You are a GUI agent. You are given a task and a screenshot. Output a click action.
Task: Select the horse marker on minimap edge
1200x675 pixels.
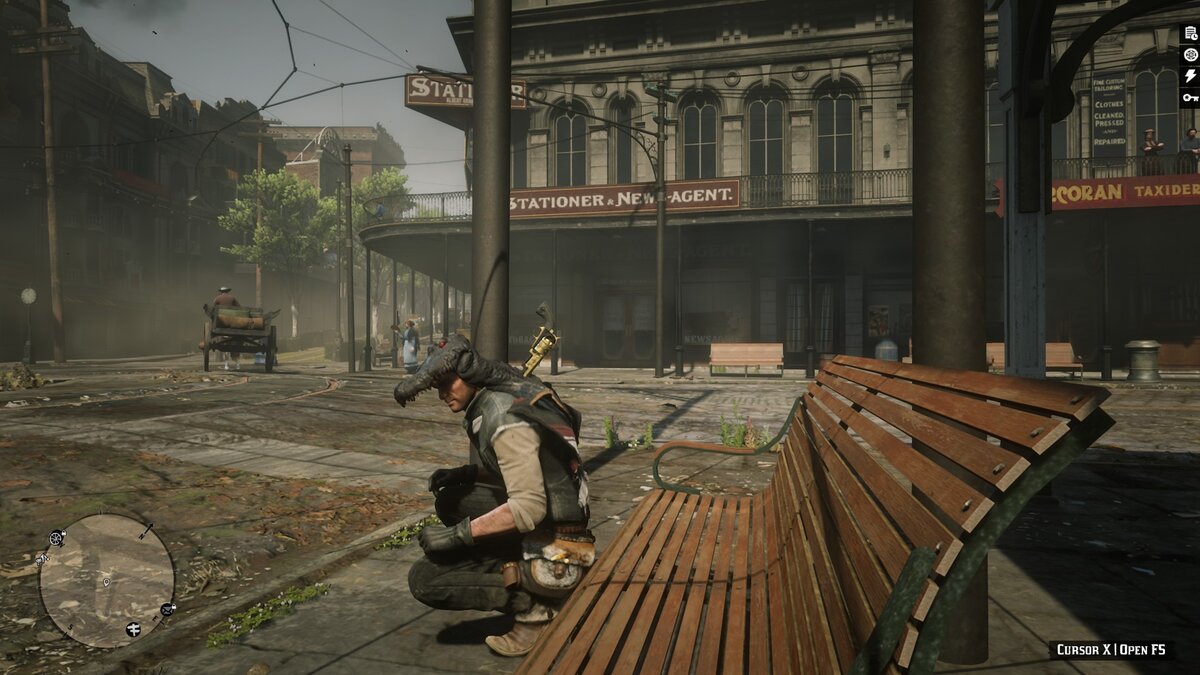click(43, 559)
